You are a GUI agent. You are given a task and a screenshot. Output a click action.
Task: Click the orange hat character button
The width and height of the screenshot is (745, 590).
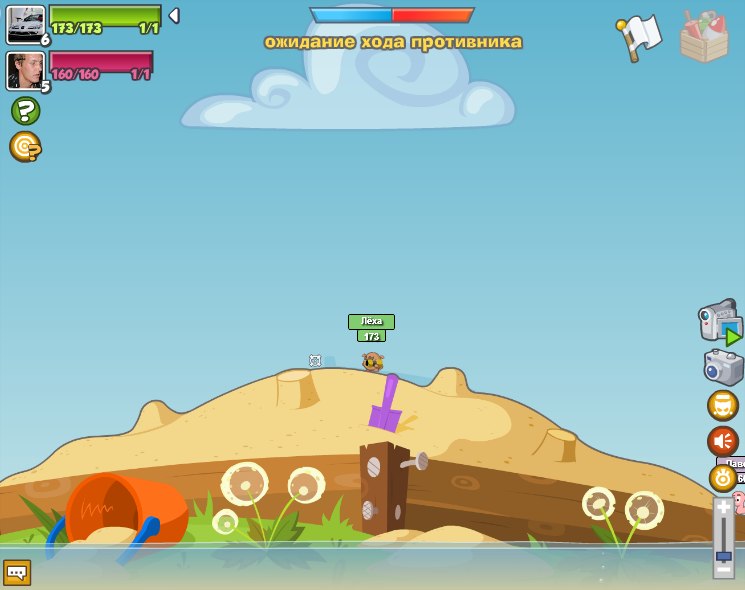pyautogui.click(x=722, y=405)
